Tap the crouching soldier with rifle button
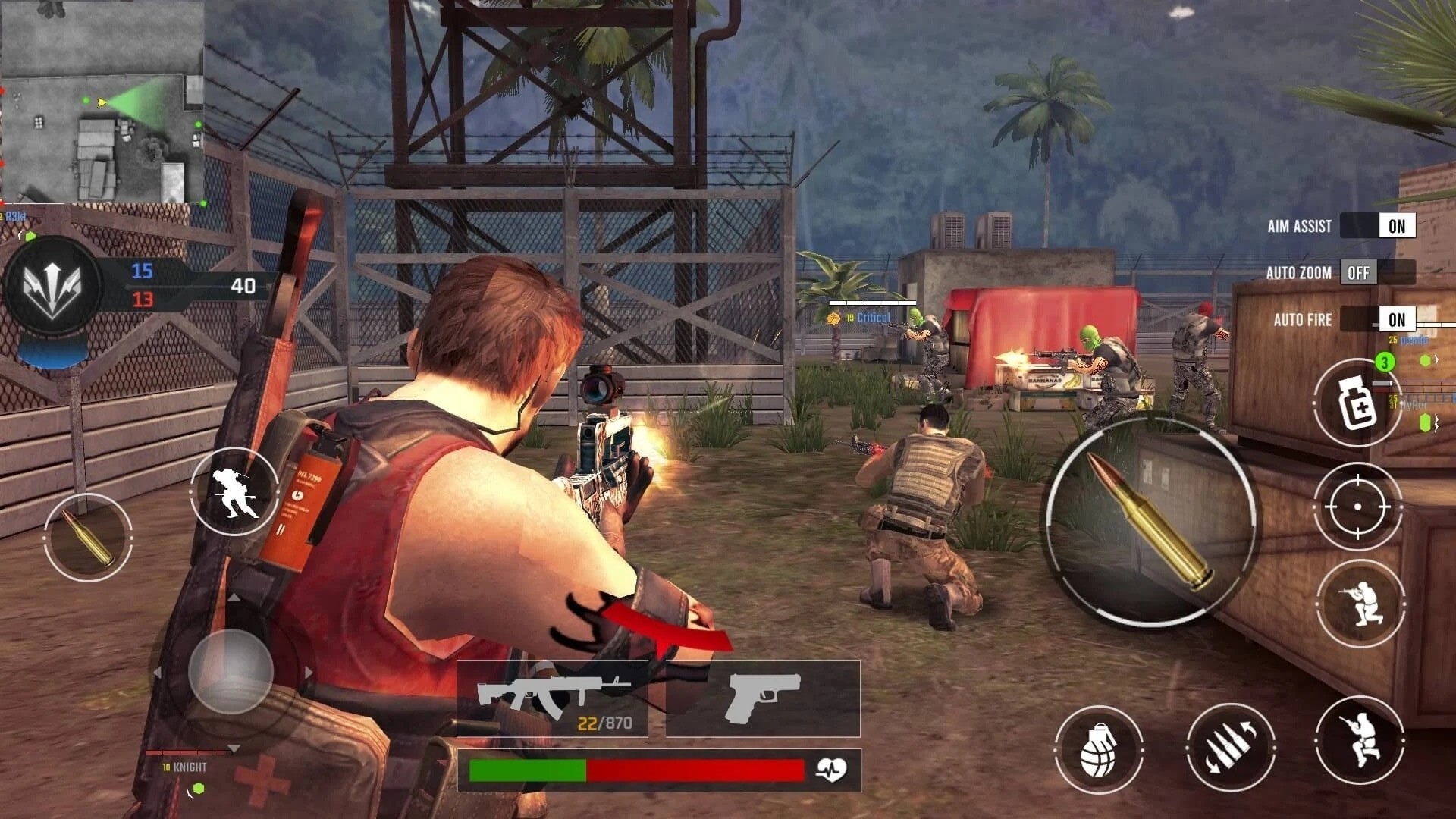Screen dimensions: 1456x819 [x=1359, y=741]
